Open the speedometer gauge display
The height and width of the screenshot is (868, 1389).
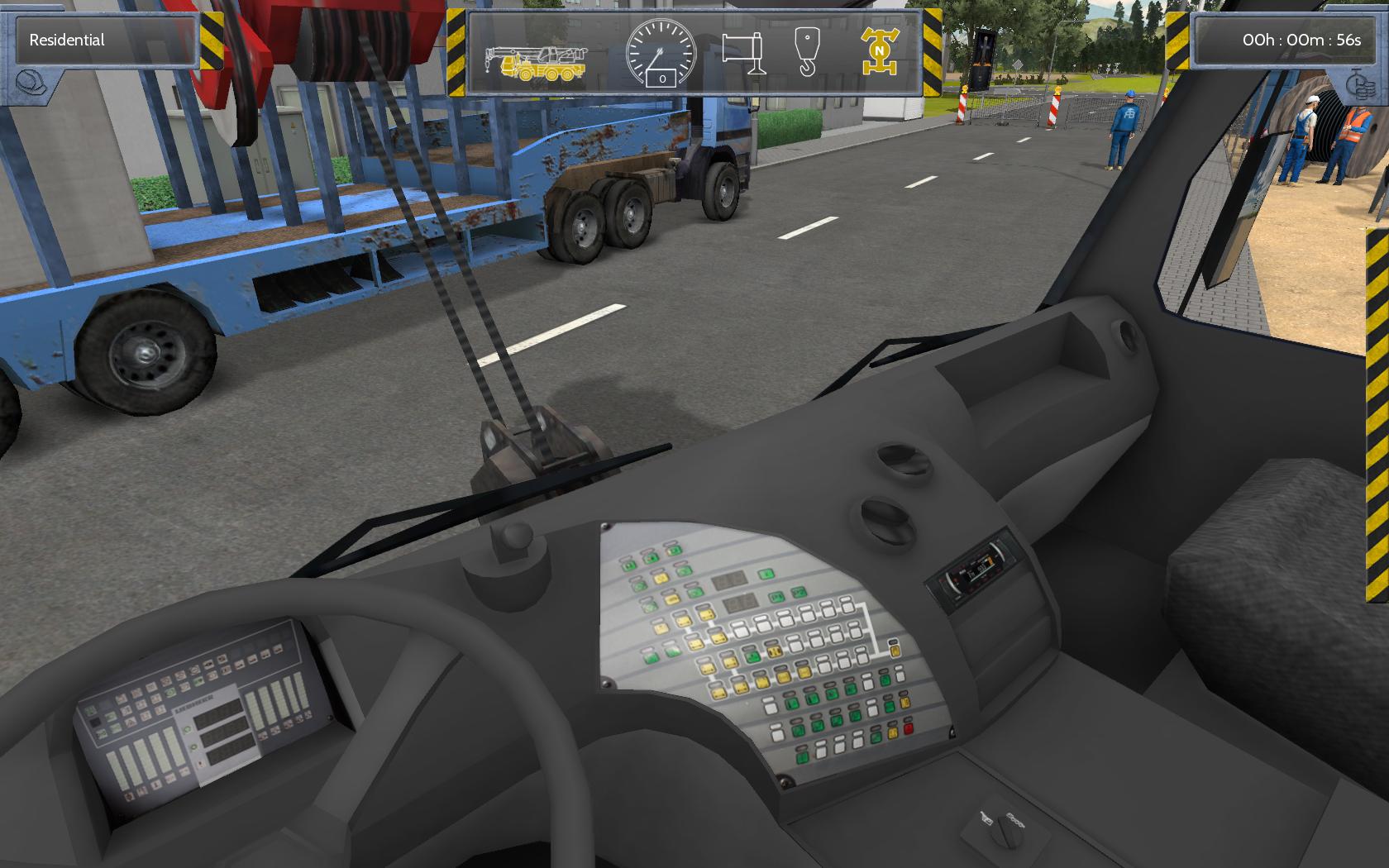661,53
